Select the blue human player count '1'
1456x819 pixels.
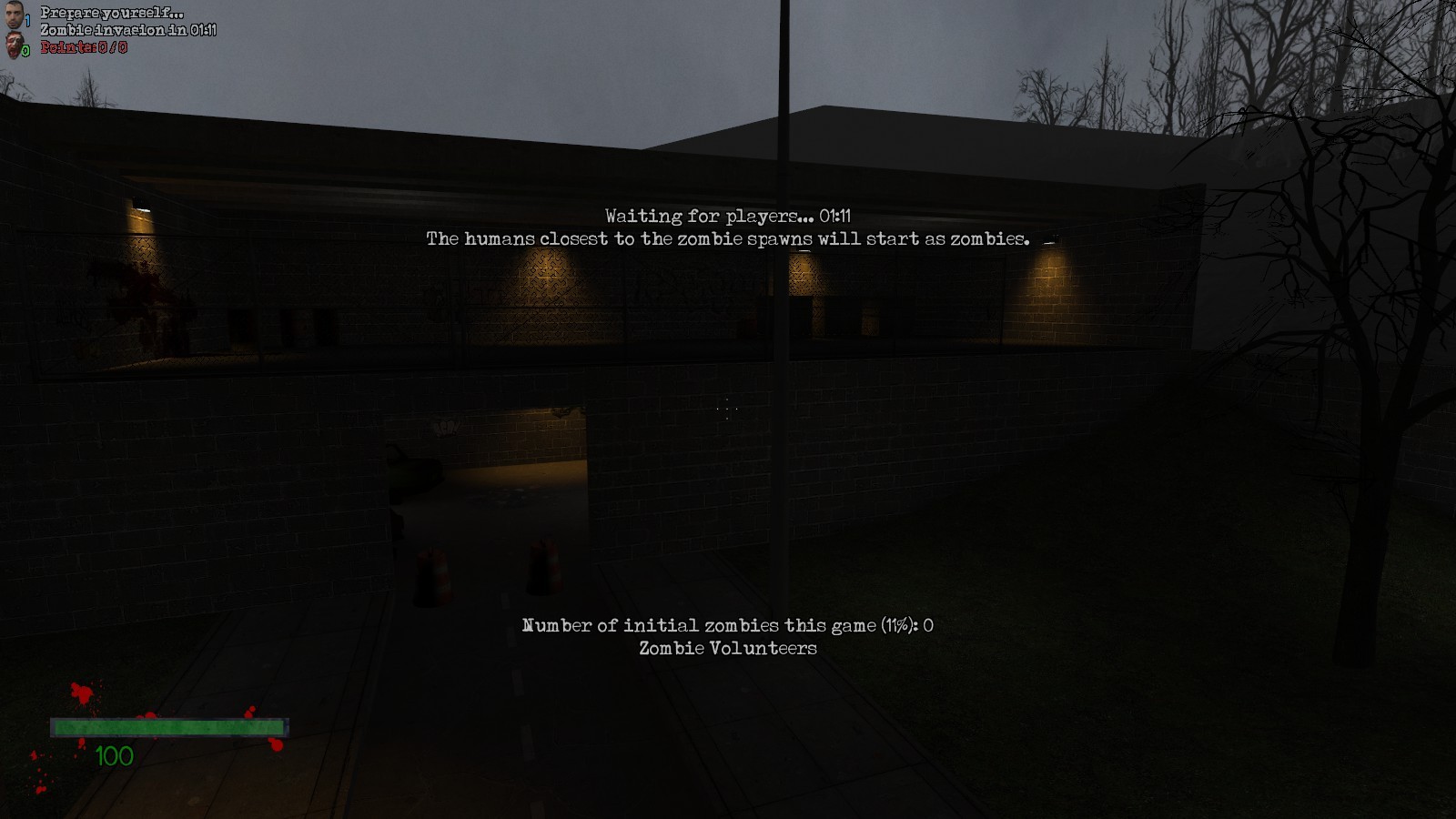coord(26,19)
